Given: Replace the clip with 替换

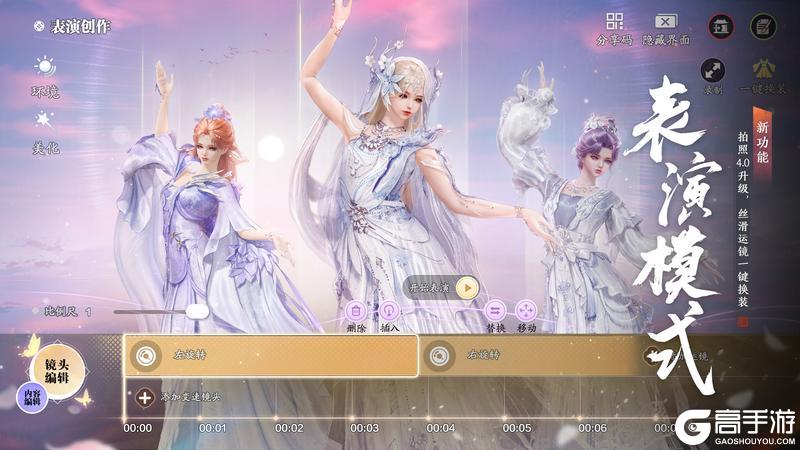Looking at the screenshot, I should (x=496, y=311).
